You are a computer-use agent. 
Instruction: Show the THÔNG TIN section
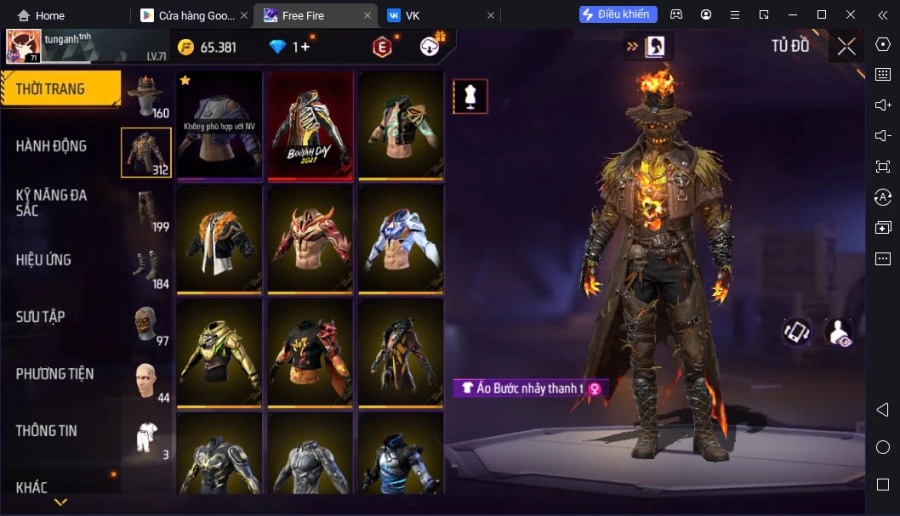pos(47,431)
